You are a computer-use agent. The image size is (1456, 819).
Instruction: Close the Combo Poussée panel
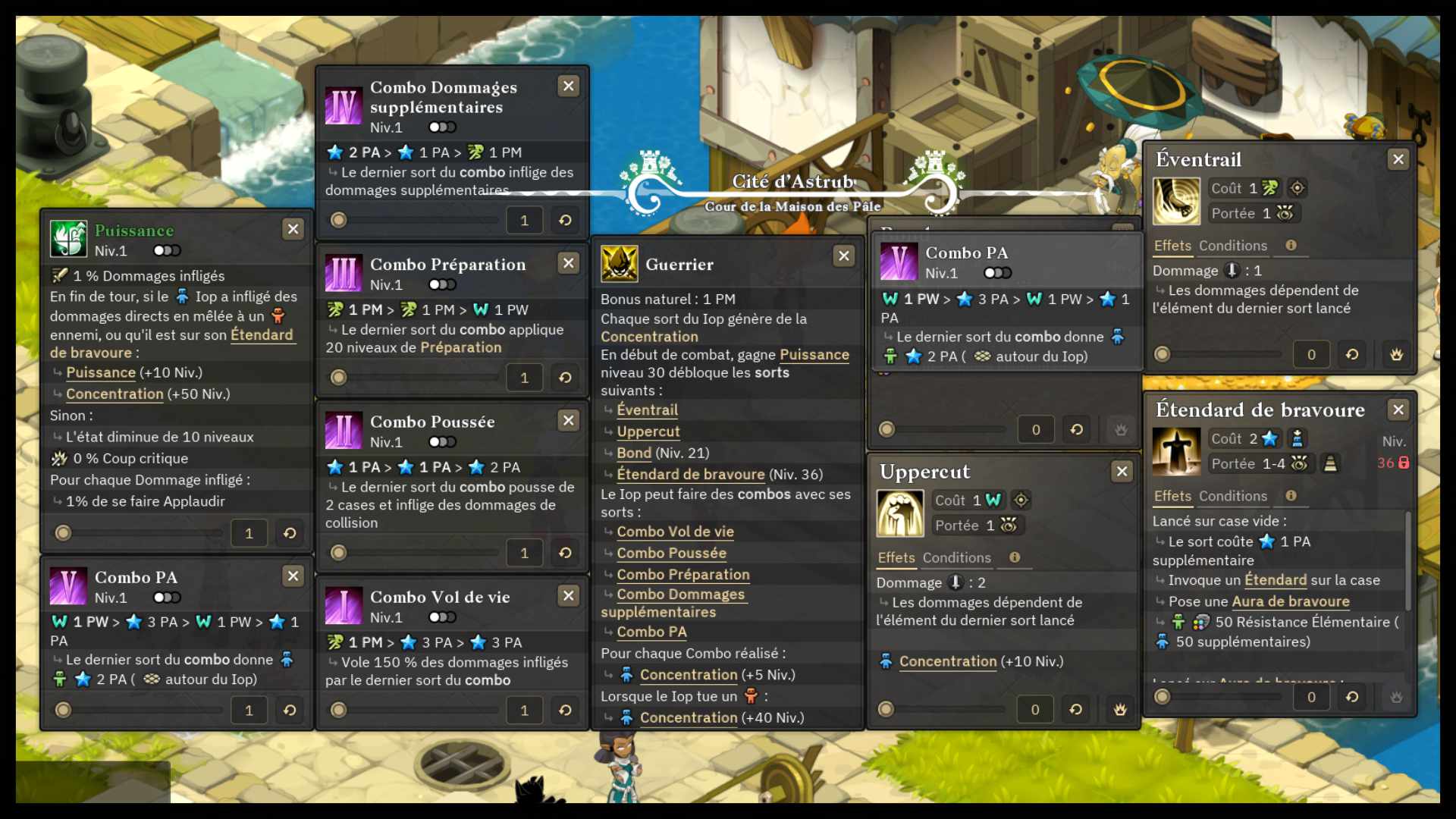coord(568,420)
